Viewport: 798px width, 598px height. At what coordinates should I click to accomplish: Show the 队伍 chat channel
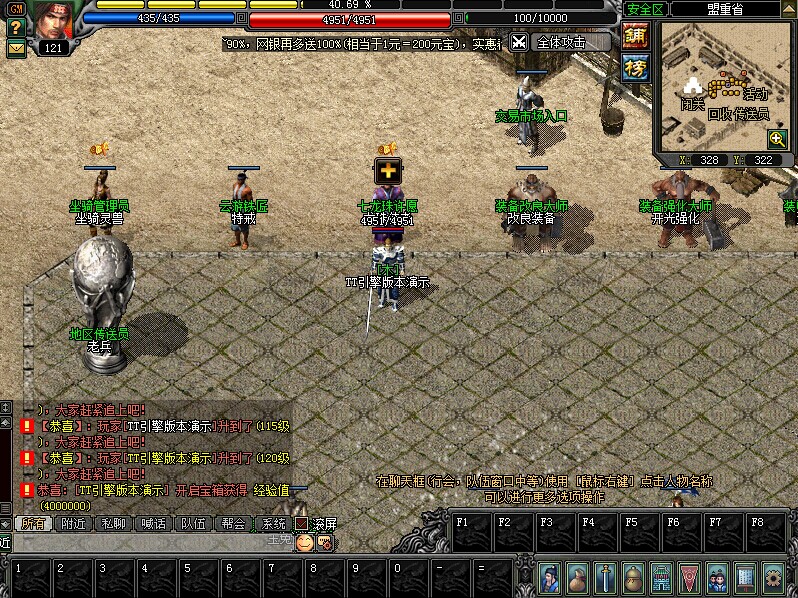pyautogui.click(x=193, y=523)
